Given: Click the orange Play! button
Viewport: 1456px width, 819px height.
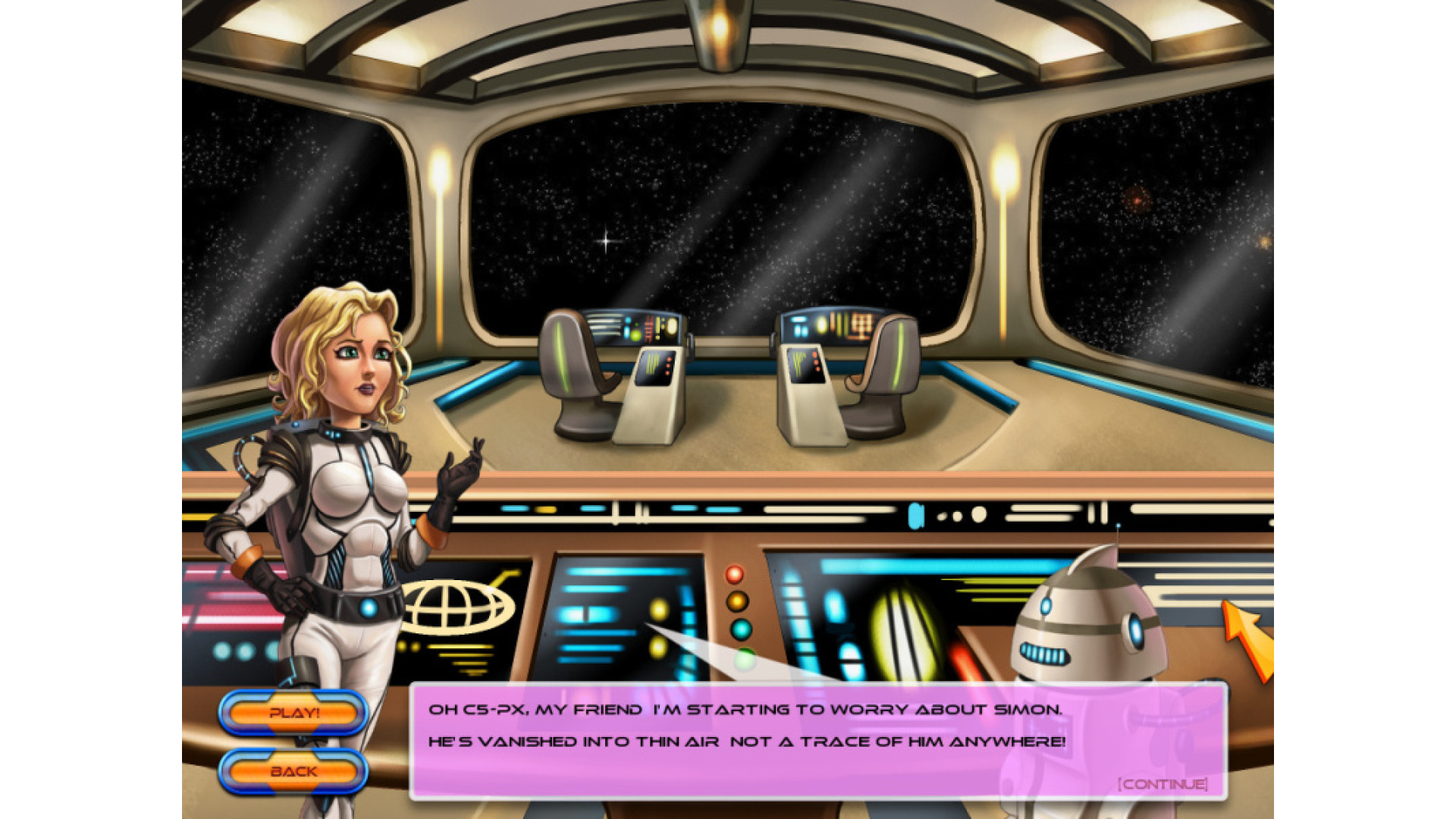Looking at the screenshot, I should 293,713.
